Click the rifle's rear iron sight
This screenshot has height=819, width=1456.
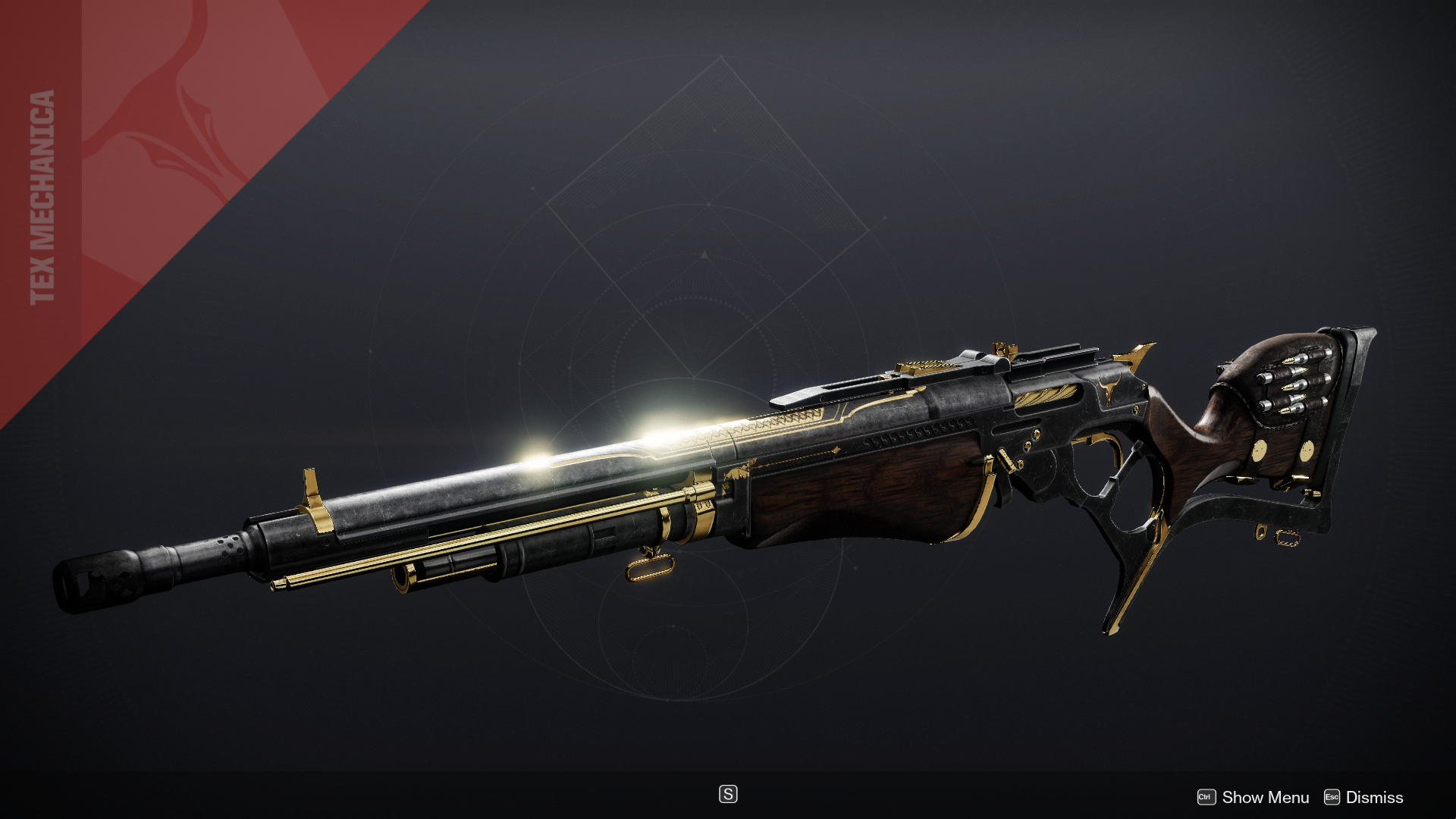point(1003,349)
